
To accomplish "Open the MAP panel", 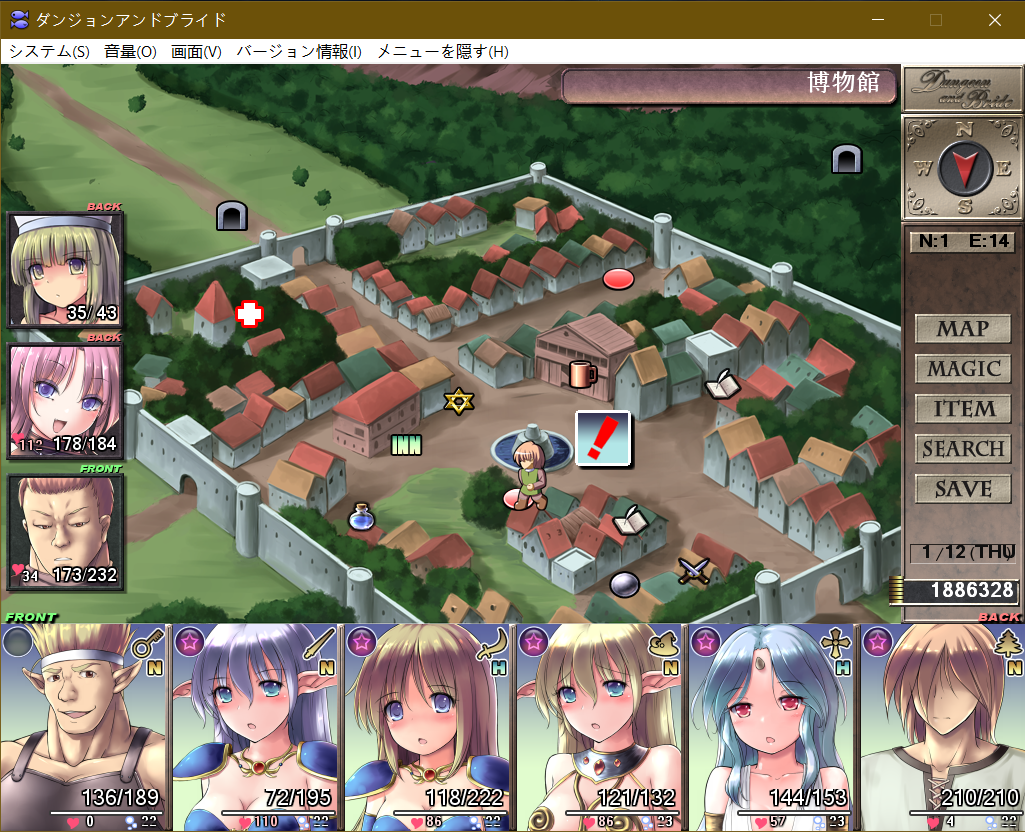I will click(962, 328).
